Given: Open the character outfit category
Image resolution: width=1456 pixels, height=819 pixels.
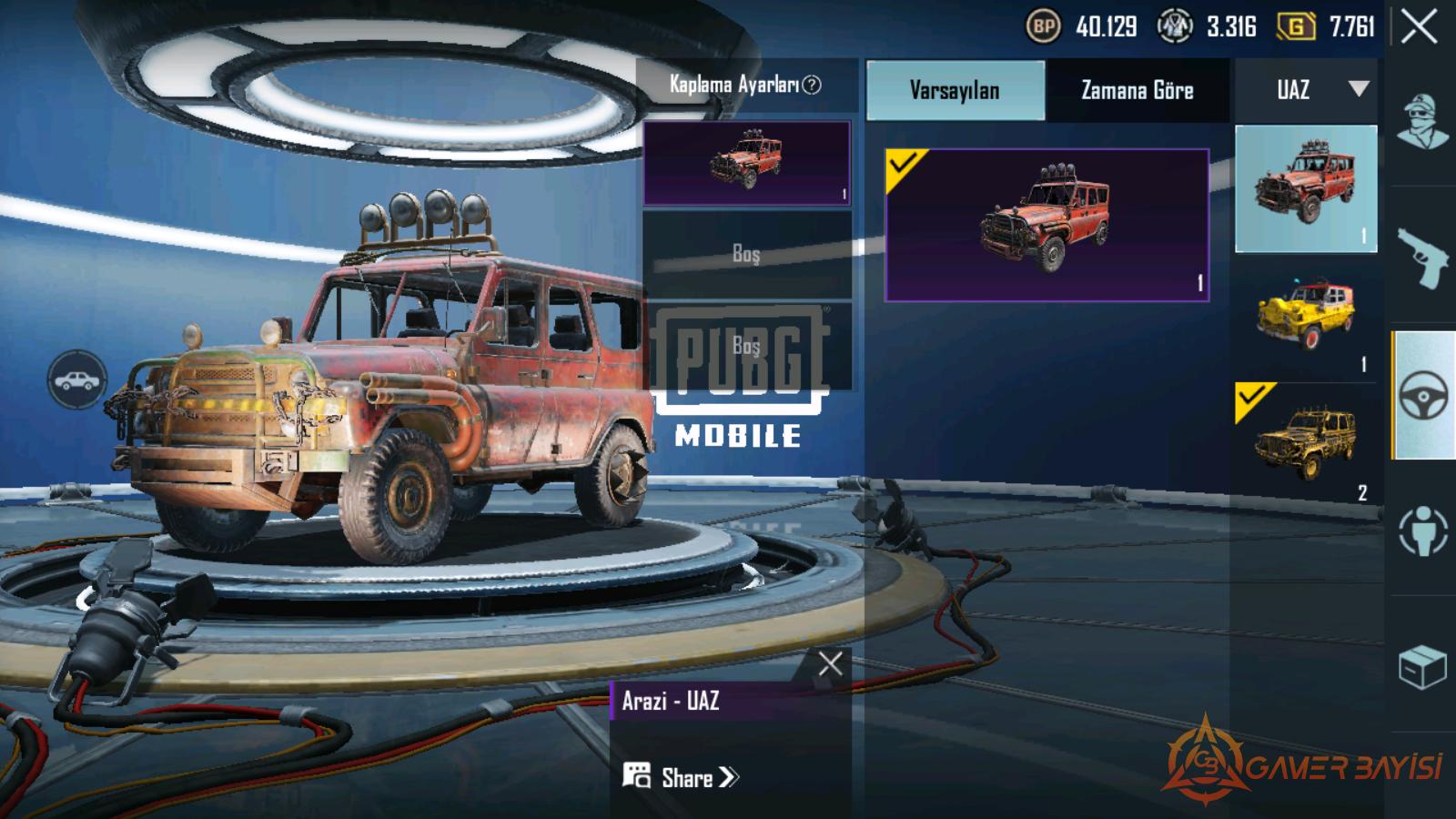Looking at the screenshot, I should point(1422,122).
